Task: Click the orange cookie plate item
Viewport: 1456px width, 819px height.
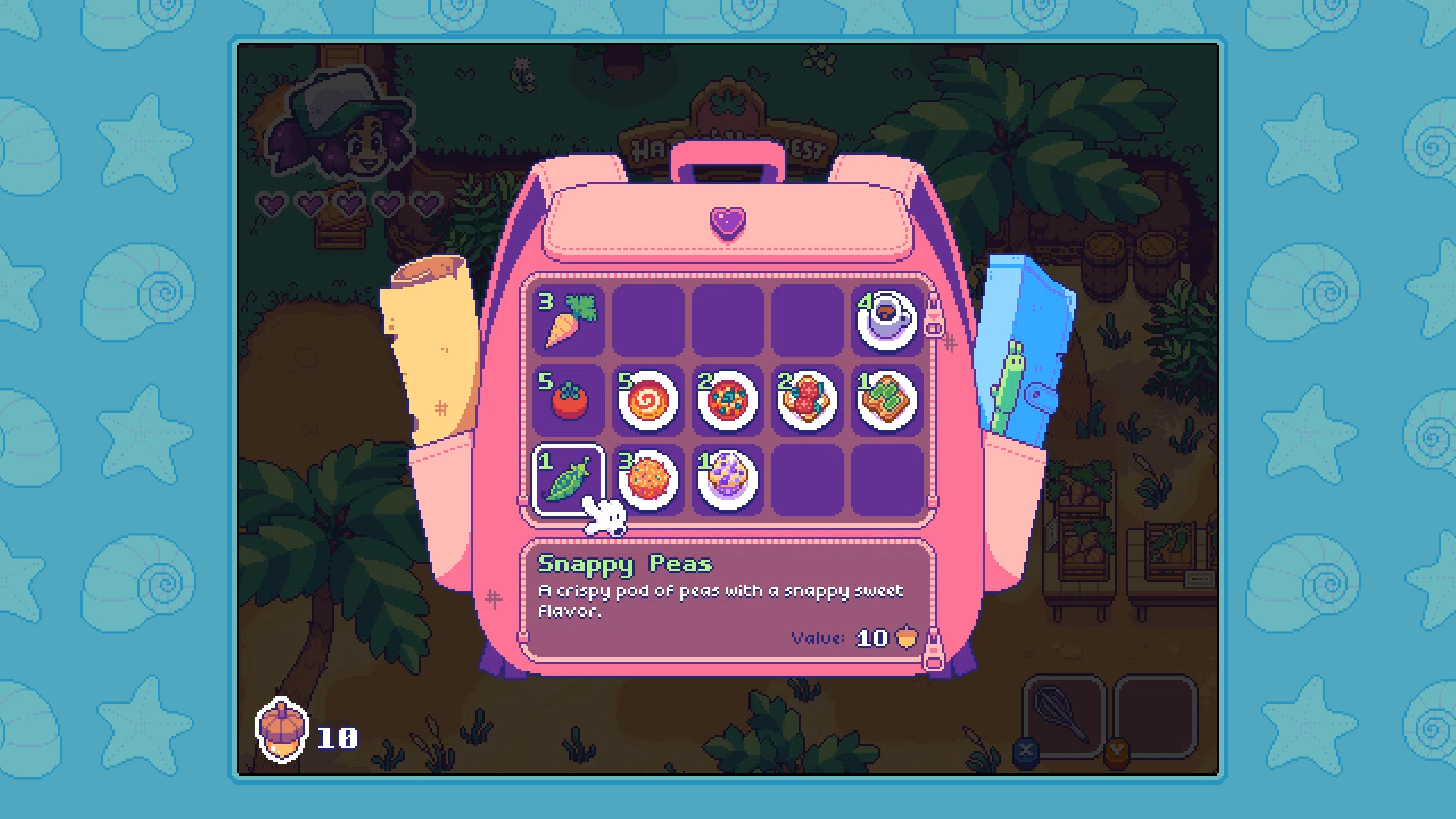Action: click(647, 480)
